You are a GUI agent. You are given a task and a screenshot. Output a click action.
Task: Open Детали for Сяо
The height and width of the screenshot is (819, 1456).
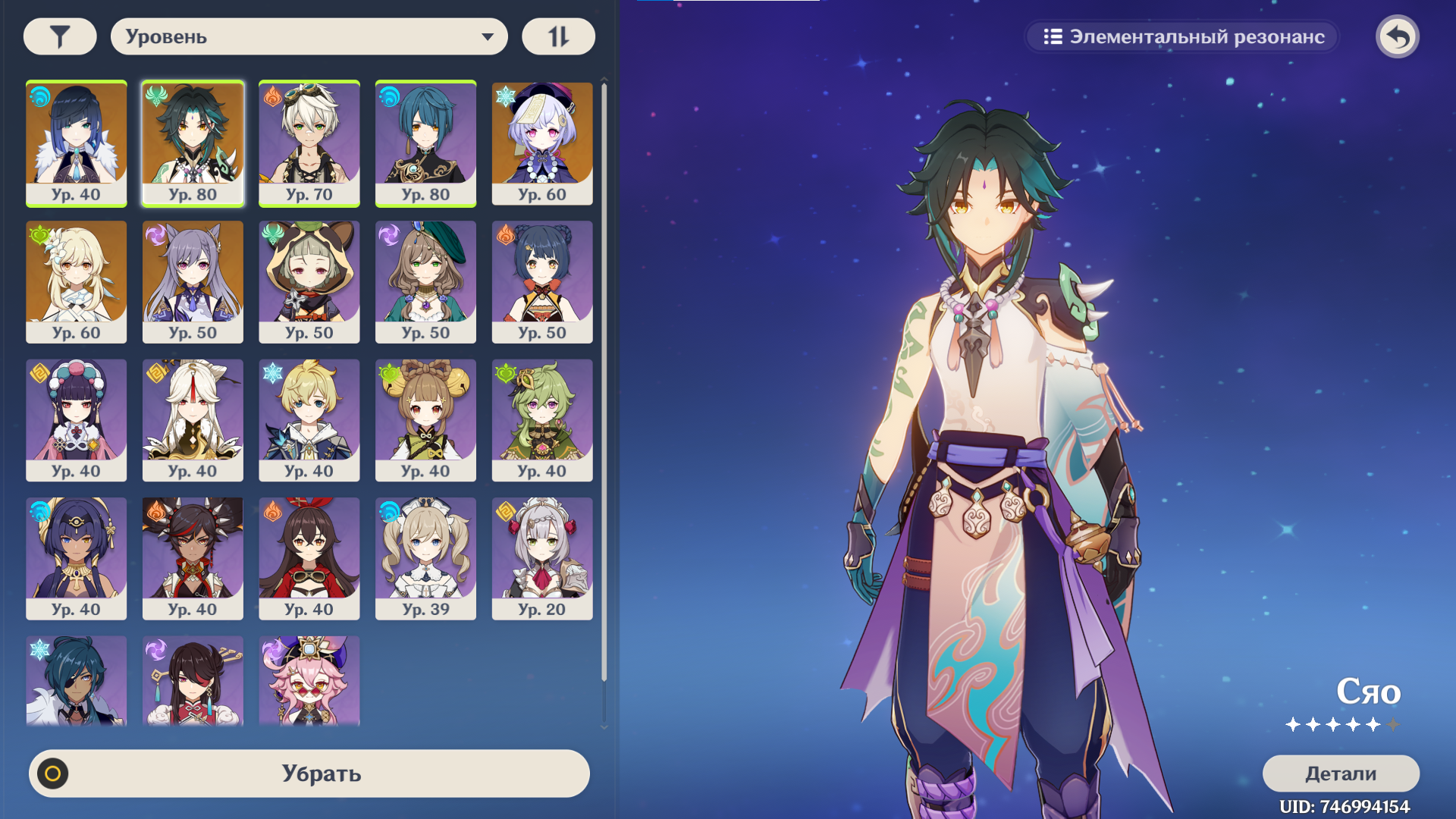1340,773
